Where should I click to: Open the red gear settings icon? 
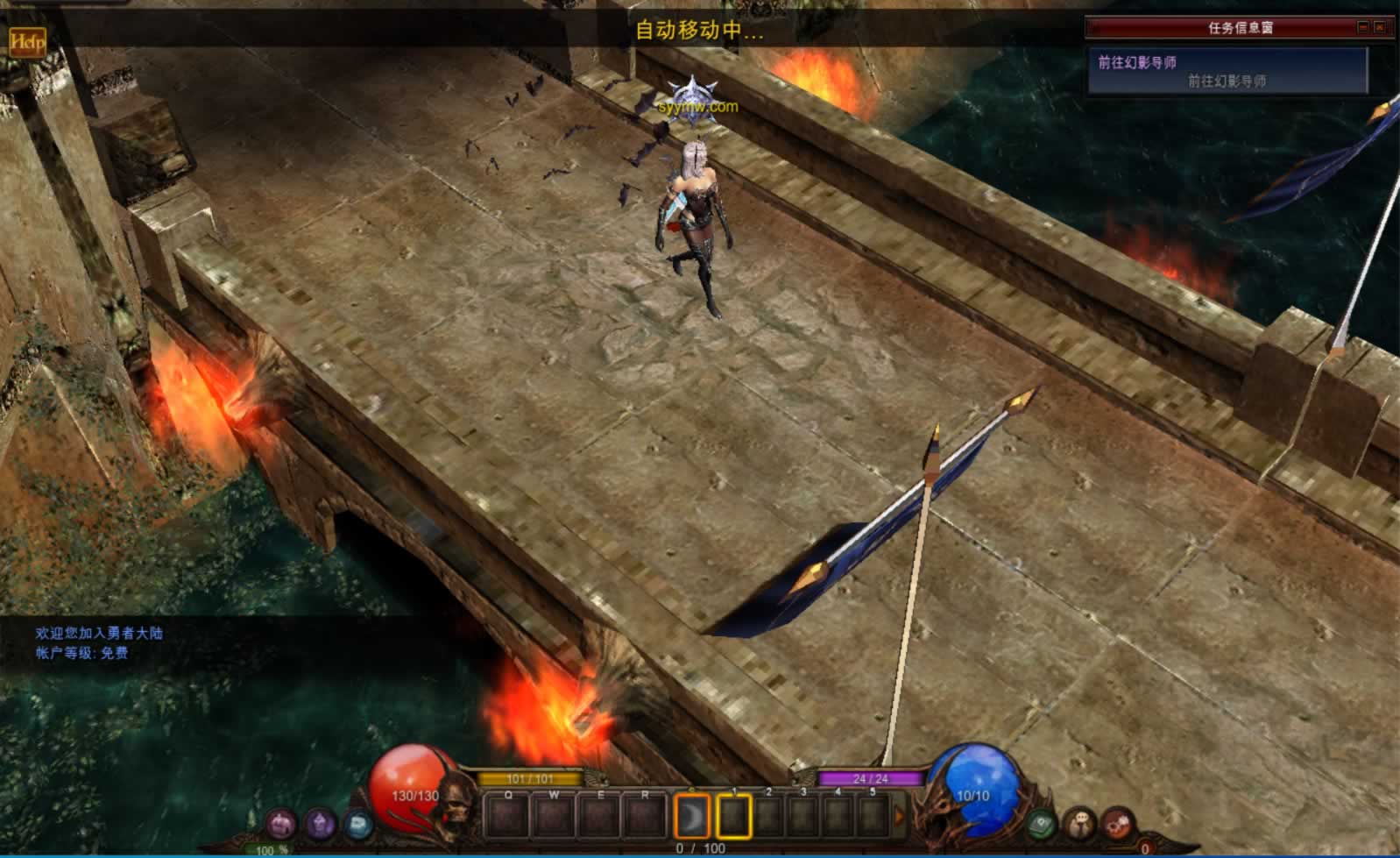(1119, 824)
